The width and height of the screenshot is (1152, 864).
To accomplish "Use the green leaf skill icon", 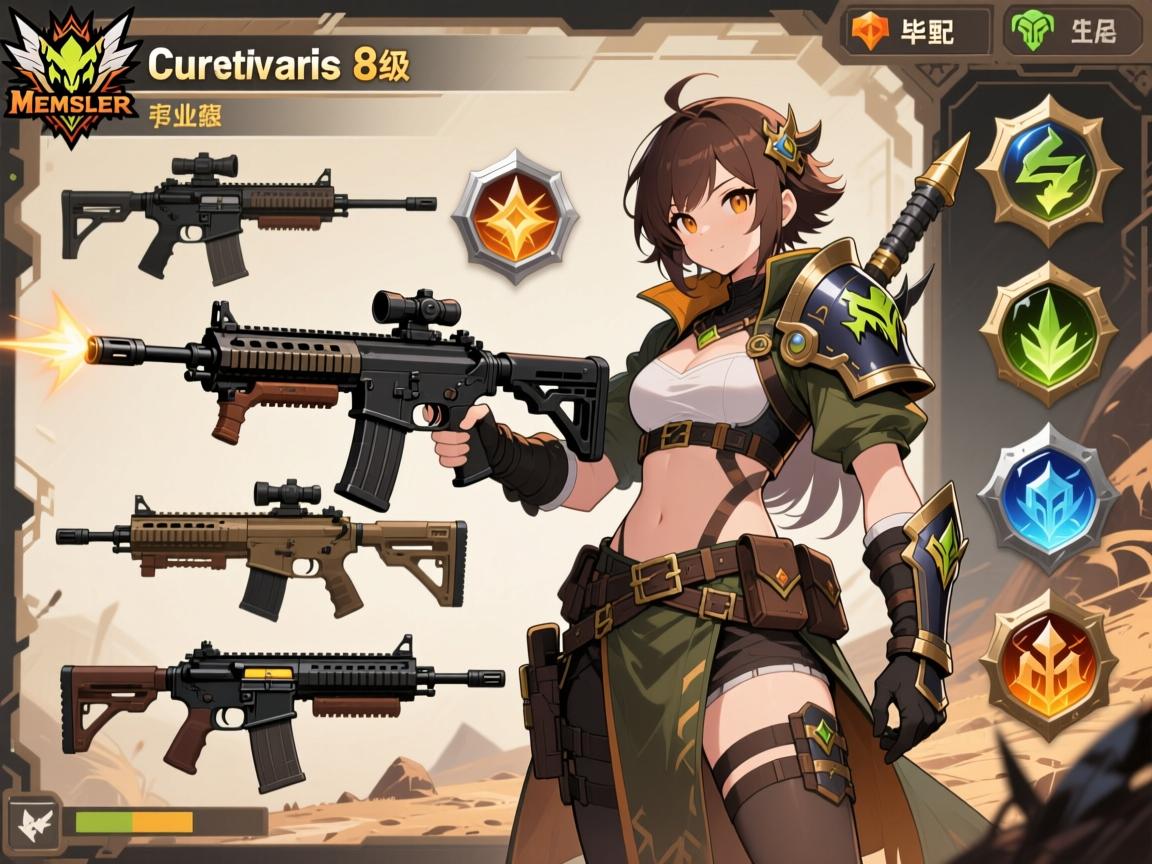I will (1047, 335).
